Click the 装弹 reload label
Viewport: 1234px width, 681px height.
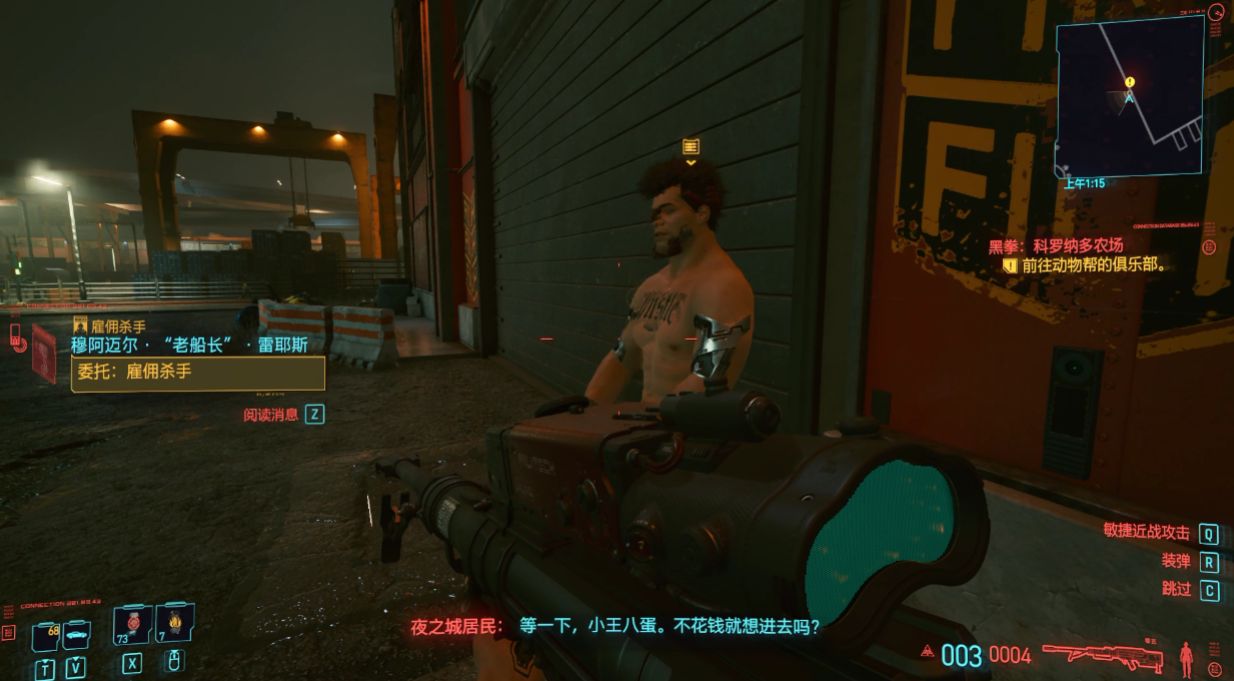[x=1175, y=561]
